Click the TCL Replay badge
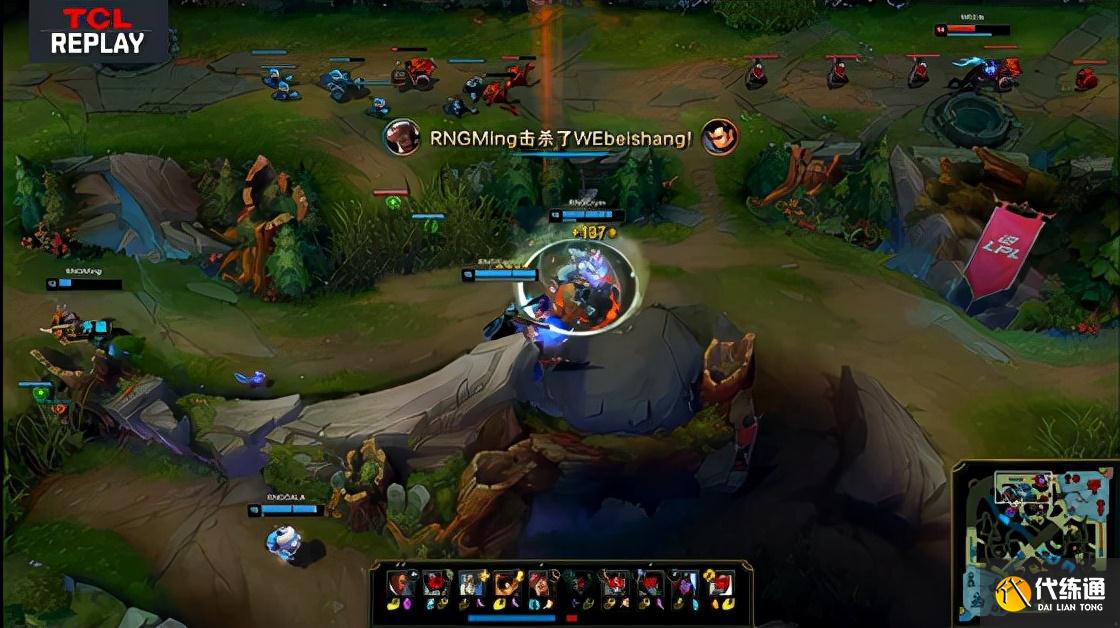 click(97, 32)
